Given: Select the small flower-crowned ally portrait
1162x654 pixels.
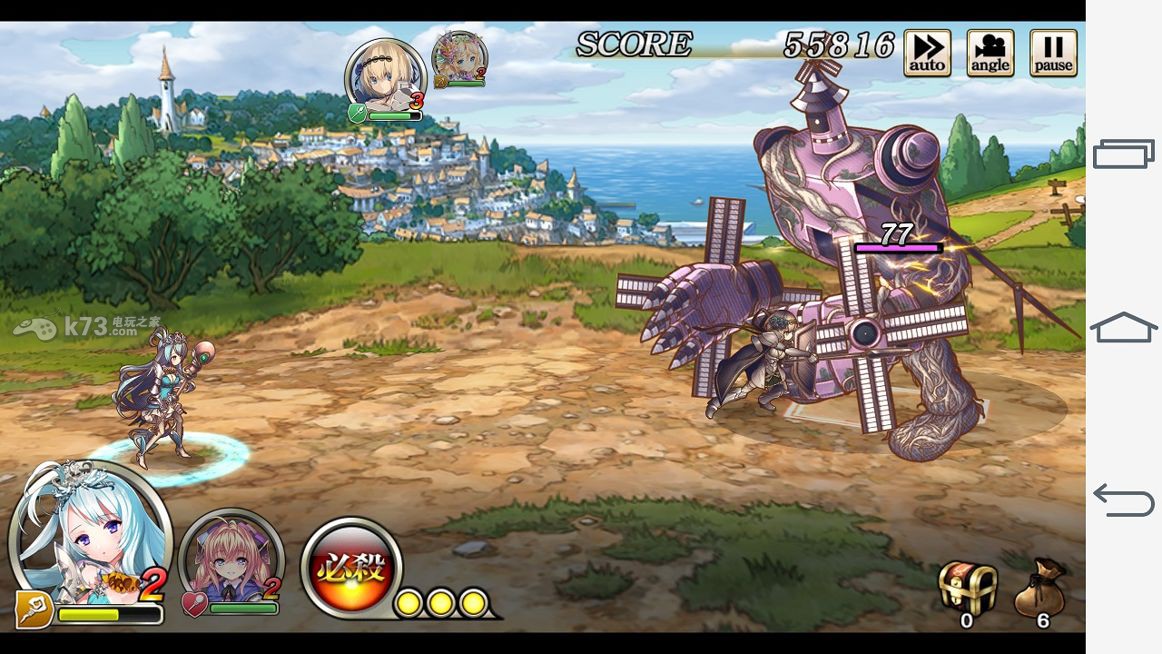Looking at the screenshot, I should pos(459,56).
